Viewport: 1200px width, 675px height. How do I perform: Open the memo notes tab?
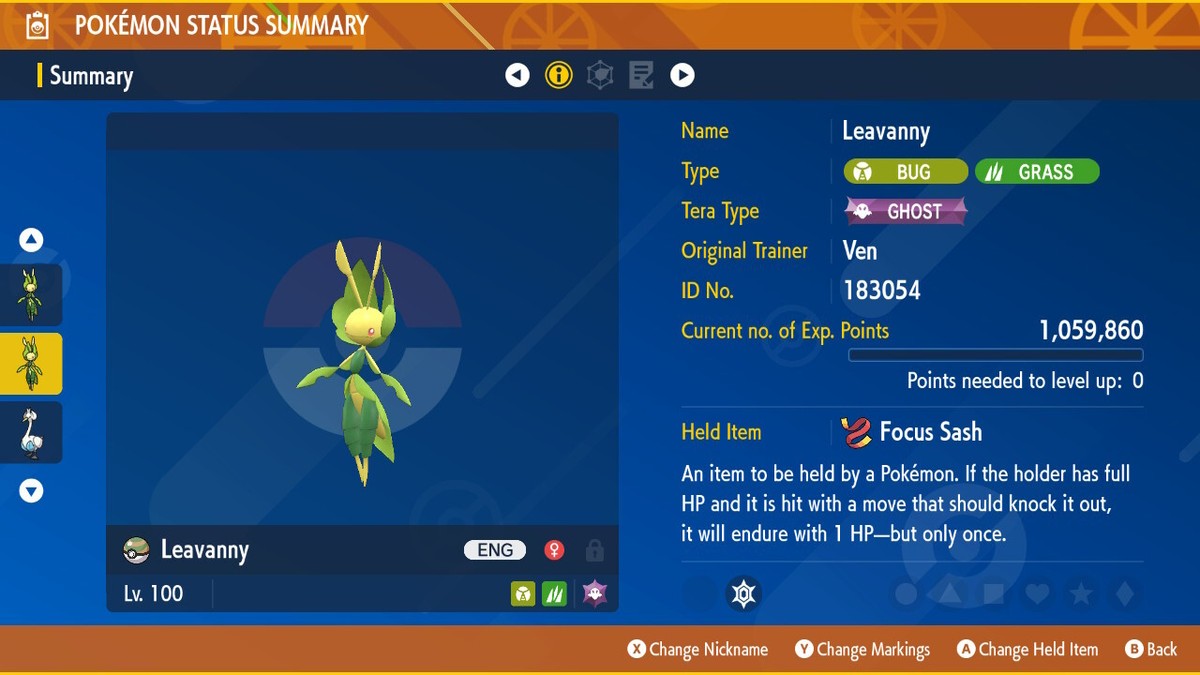641,75
